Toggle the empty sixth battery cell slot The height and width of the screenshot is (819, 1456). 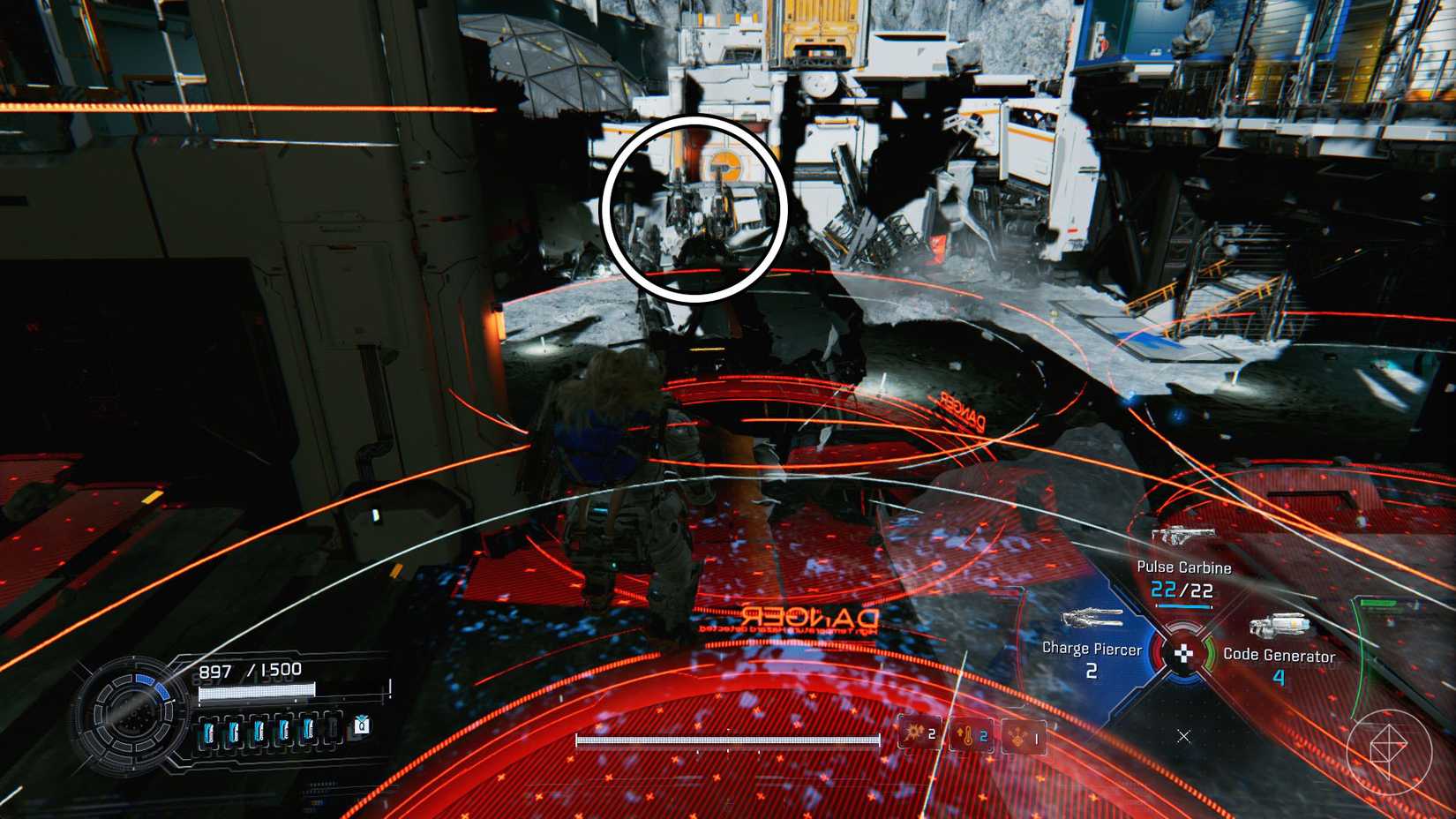tap(332, 730)
